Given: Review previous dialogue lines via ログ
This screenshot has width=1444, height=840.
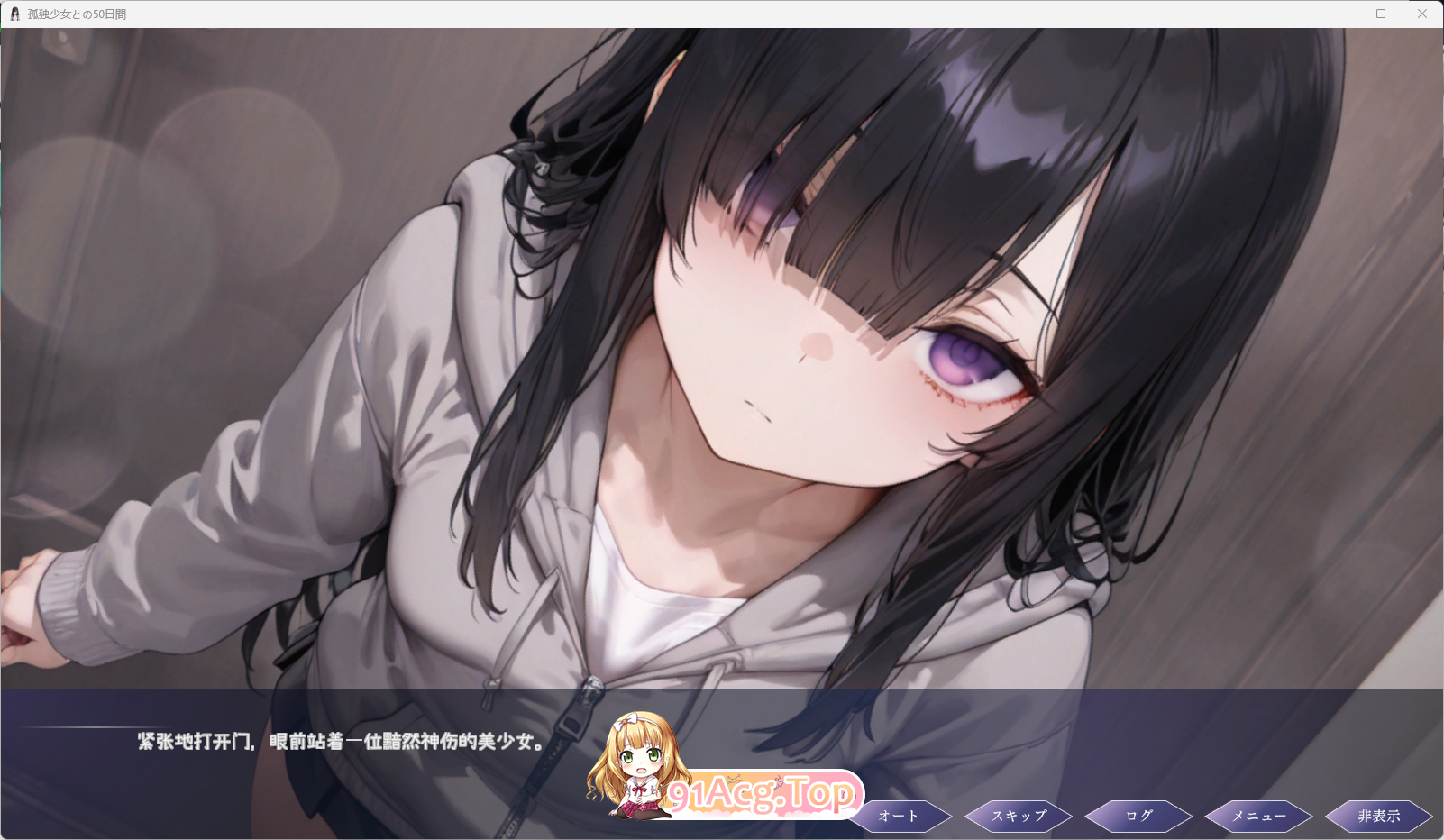Looking at the screenshot, I should pos(1138,816).
